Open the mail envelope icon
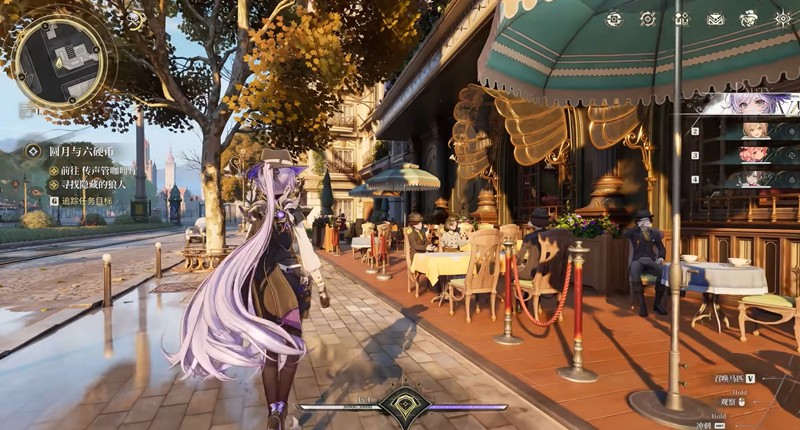Image resolution: width=800 pixels, height=430 pixels. click(716, 18)
